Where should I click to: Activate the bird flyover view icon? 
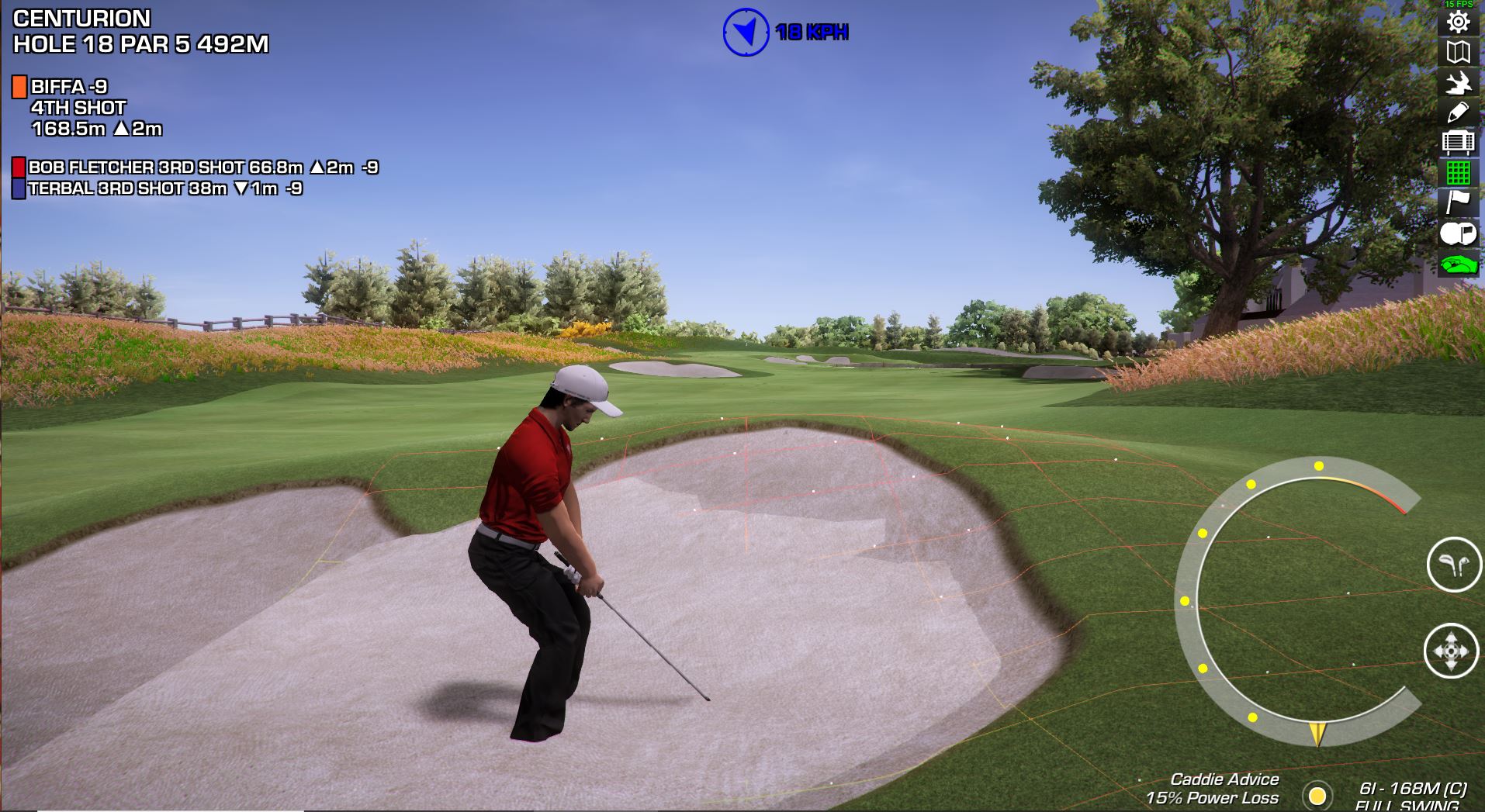1458,82
